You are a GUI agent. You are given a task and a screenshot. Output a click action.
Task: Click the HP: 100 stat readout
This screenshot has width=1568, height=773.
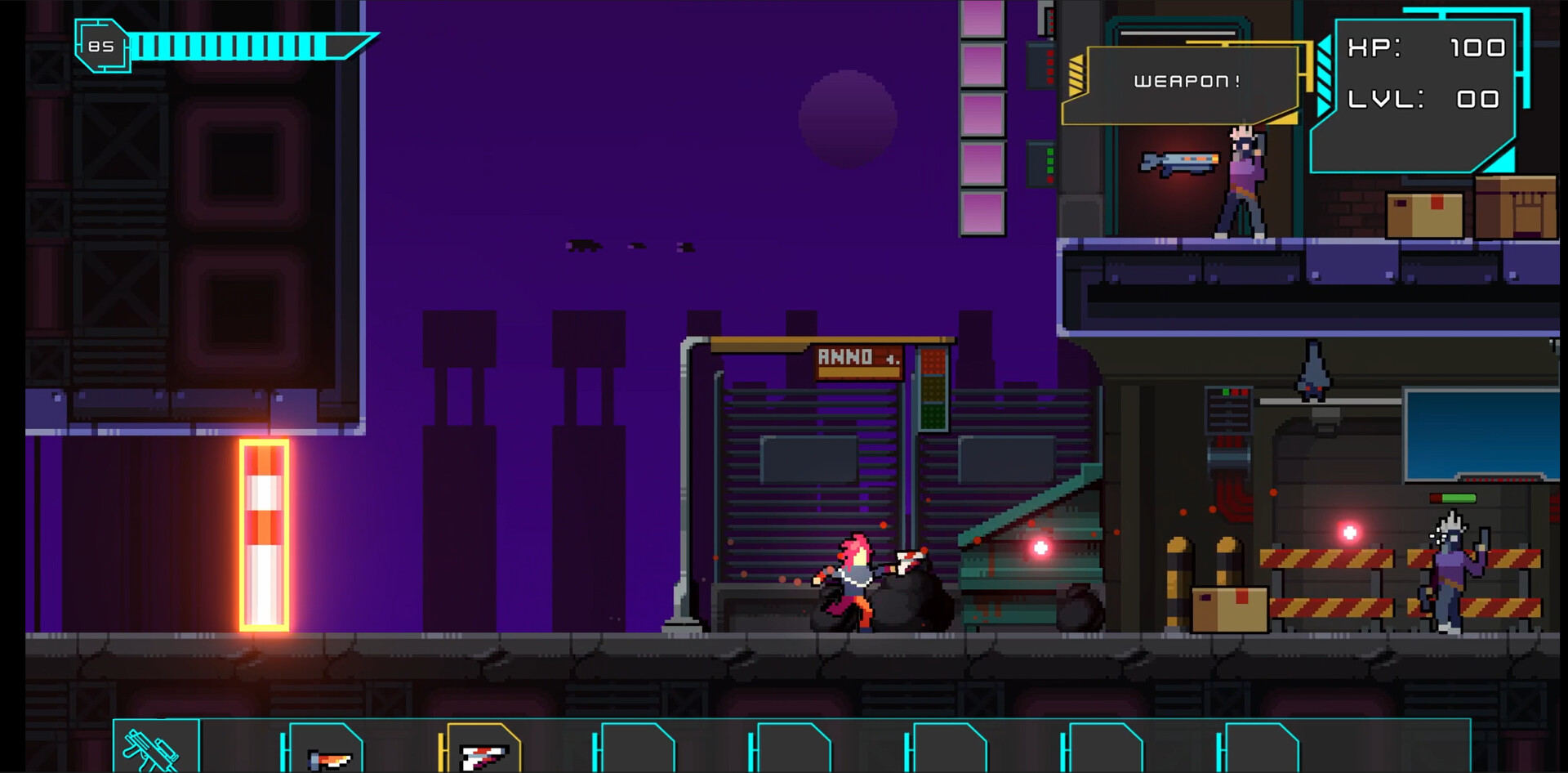pyautogui.click(x=1425, y=49)
